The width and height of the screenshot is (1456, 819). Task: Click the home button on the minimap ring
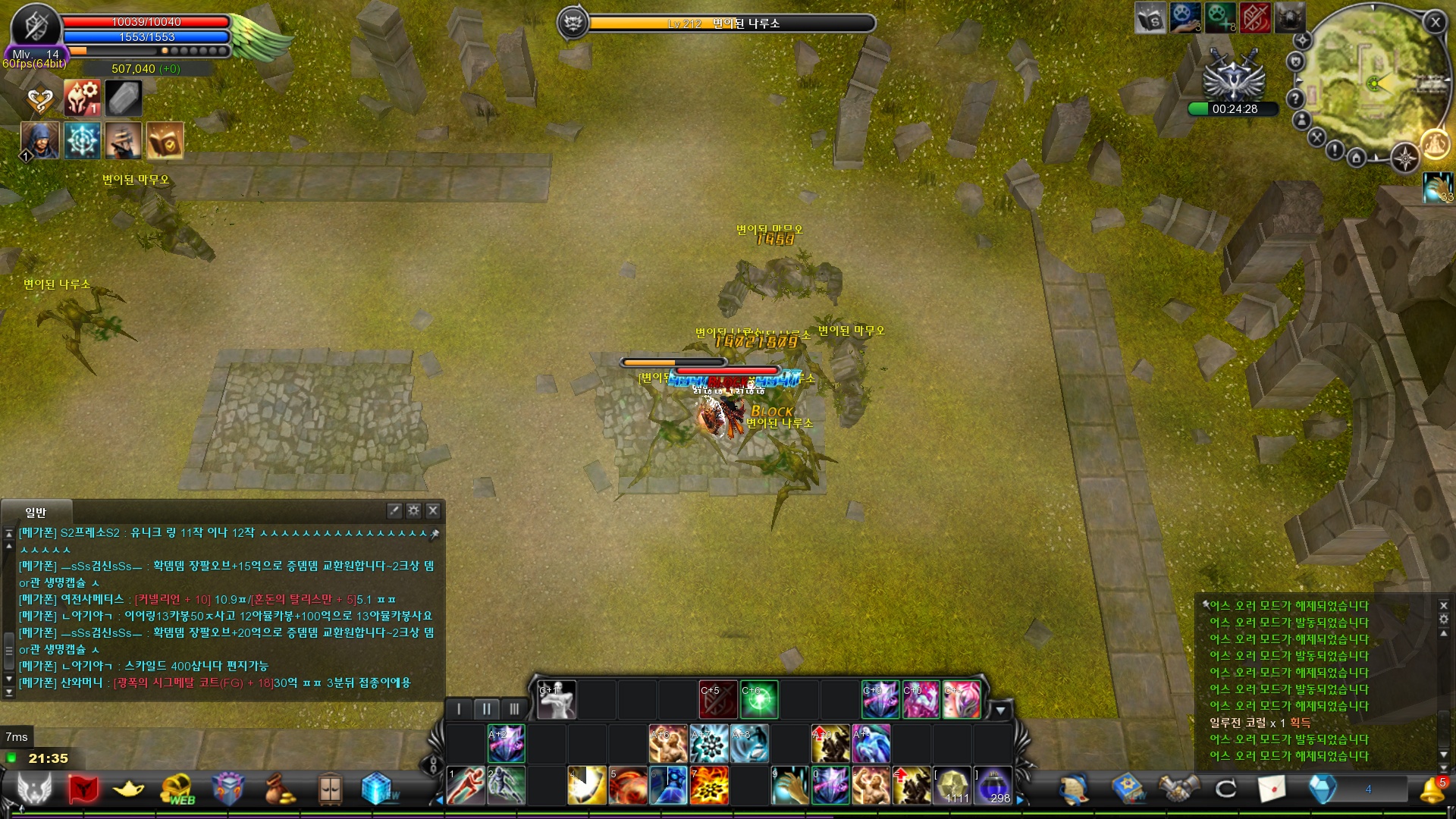(1357, 159)
